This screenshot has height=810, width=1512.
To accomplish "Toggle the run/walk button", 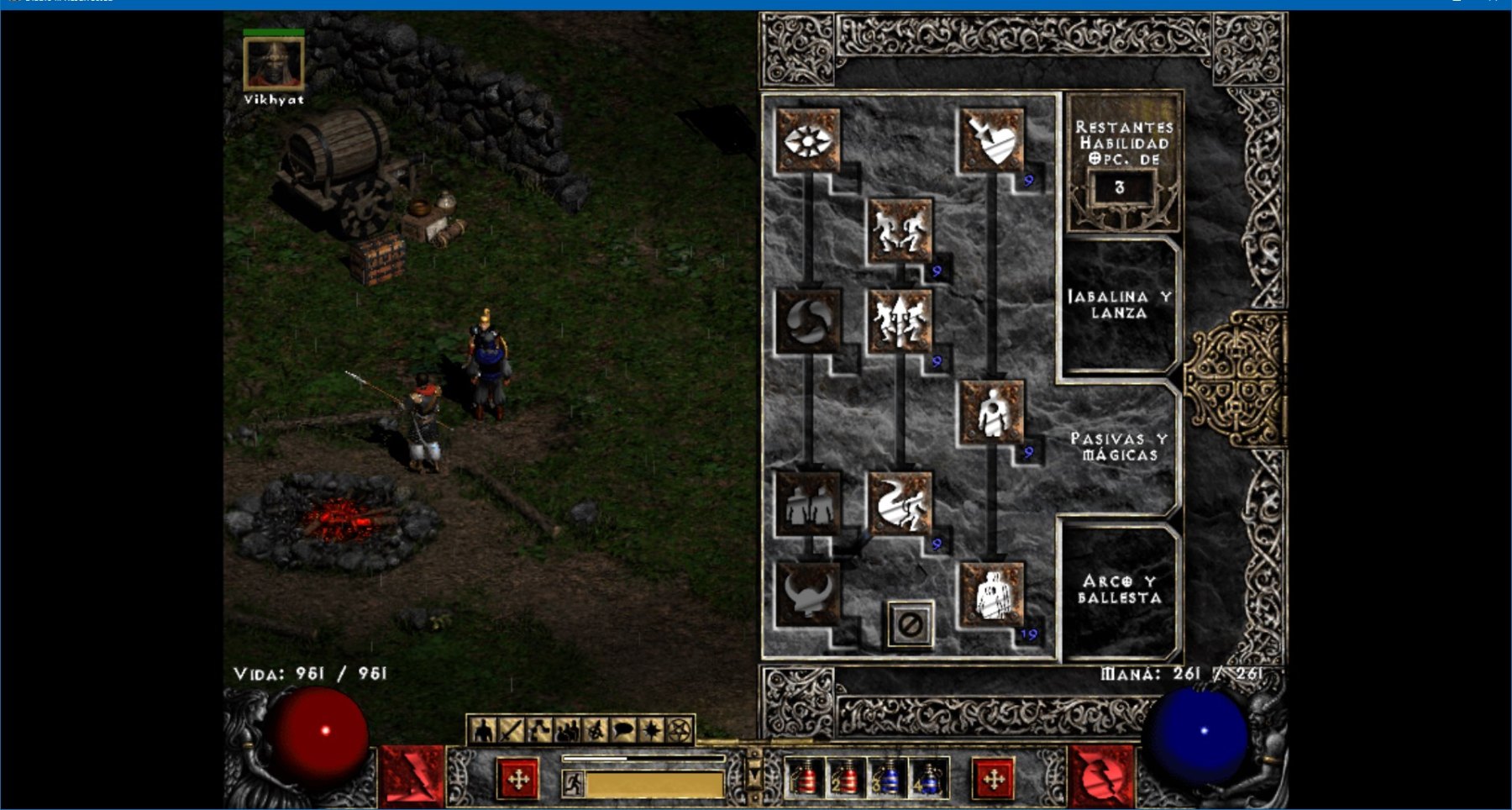I will tap(573, 784).
